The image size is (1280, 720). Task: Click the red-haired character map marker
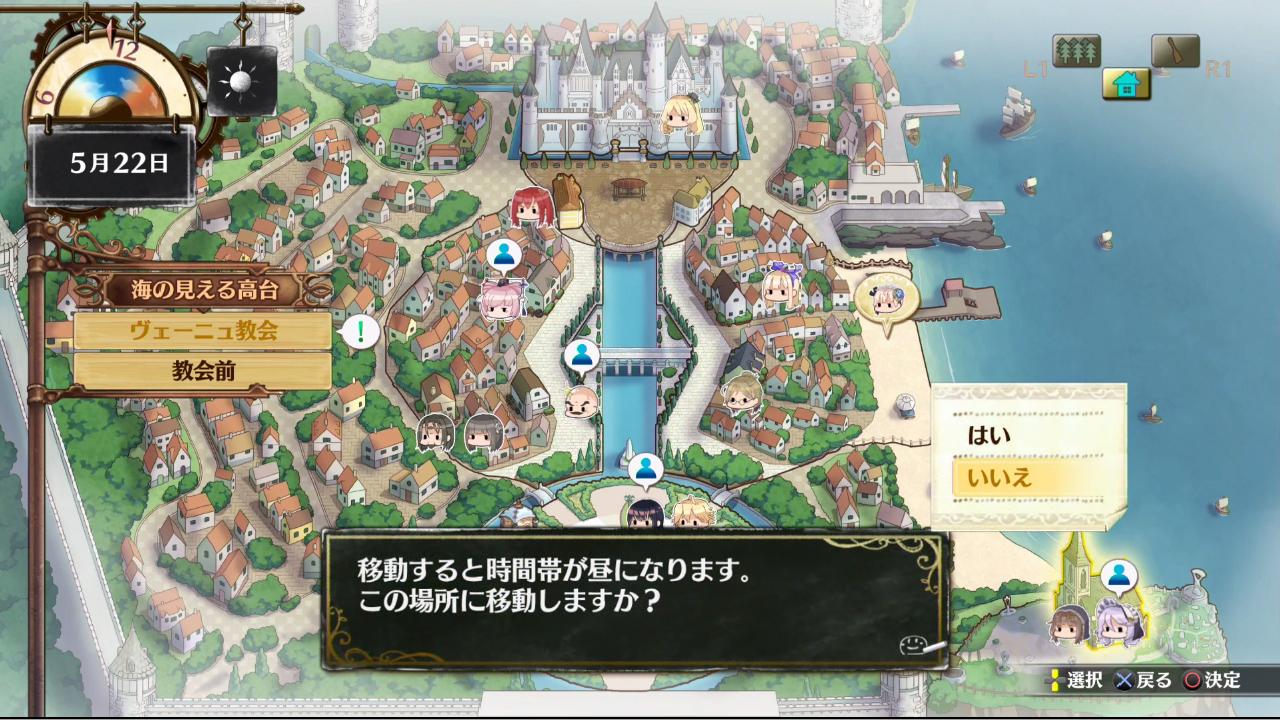point(531,207)
